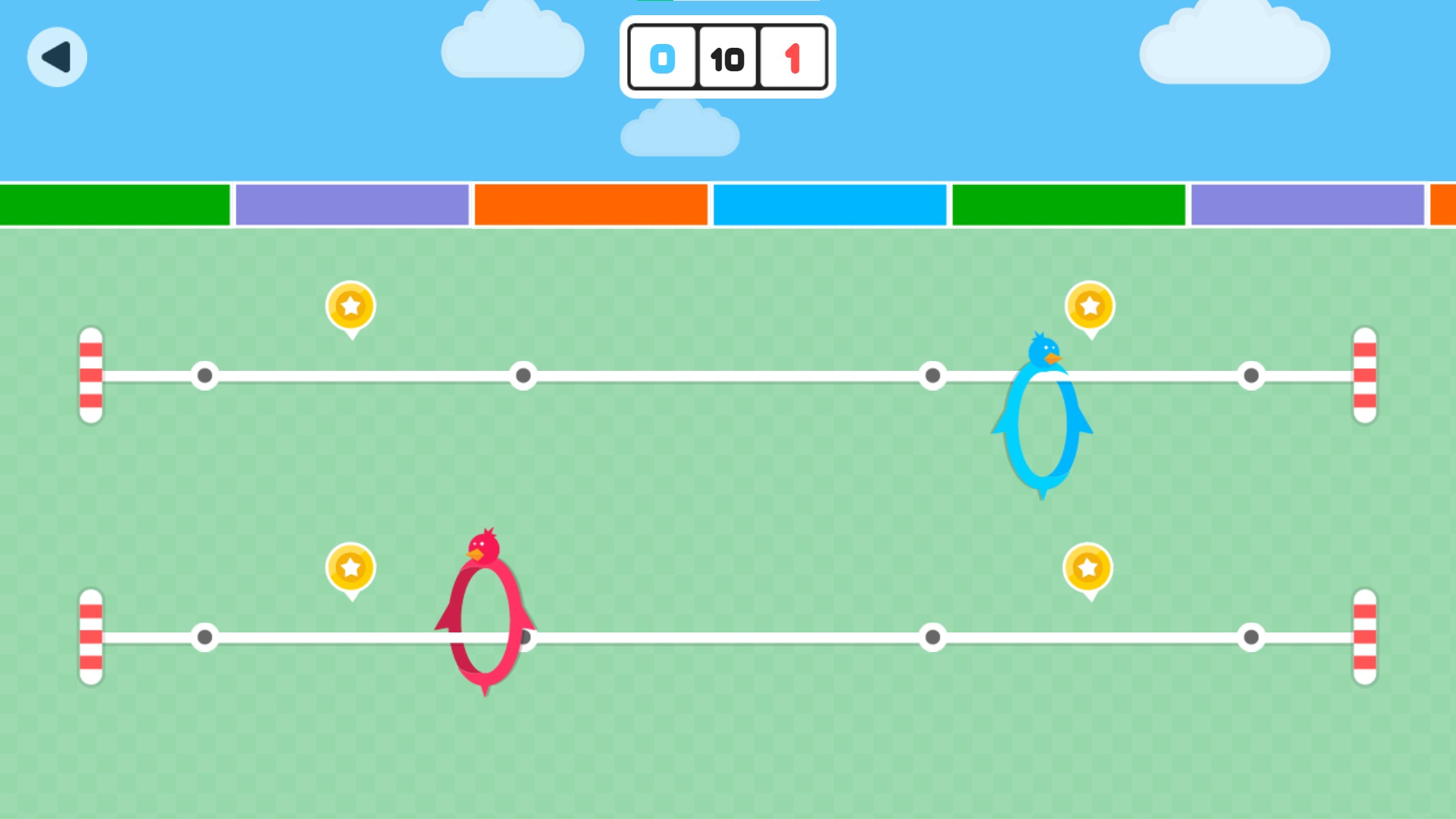Click the first waypoint dot on top track
1456x819 pixels.
coord(205,375)
